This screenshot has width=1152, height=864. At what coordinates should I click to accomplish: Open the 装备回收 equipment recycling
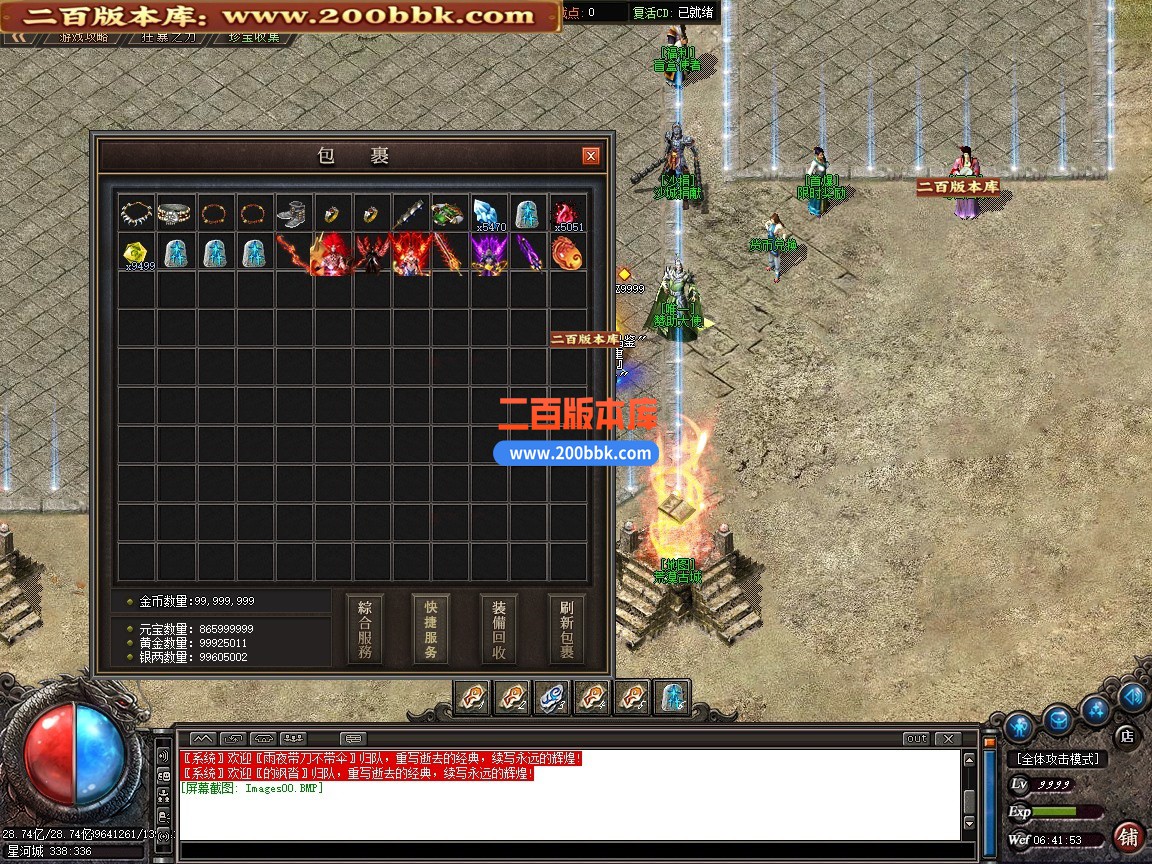point(499,630)
